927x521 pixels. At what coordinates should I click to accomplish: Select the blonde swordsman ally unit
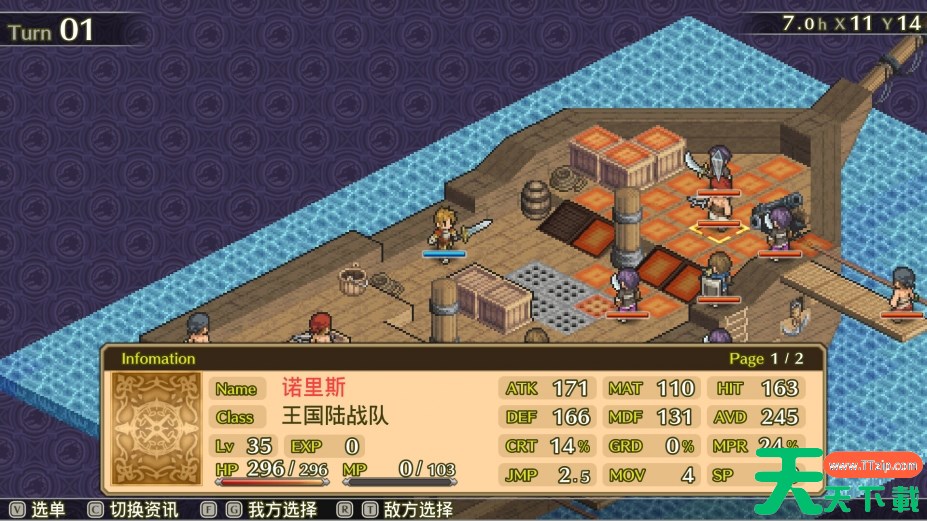pyautogui.click(x=445, y=229)
